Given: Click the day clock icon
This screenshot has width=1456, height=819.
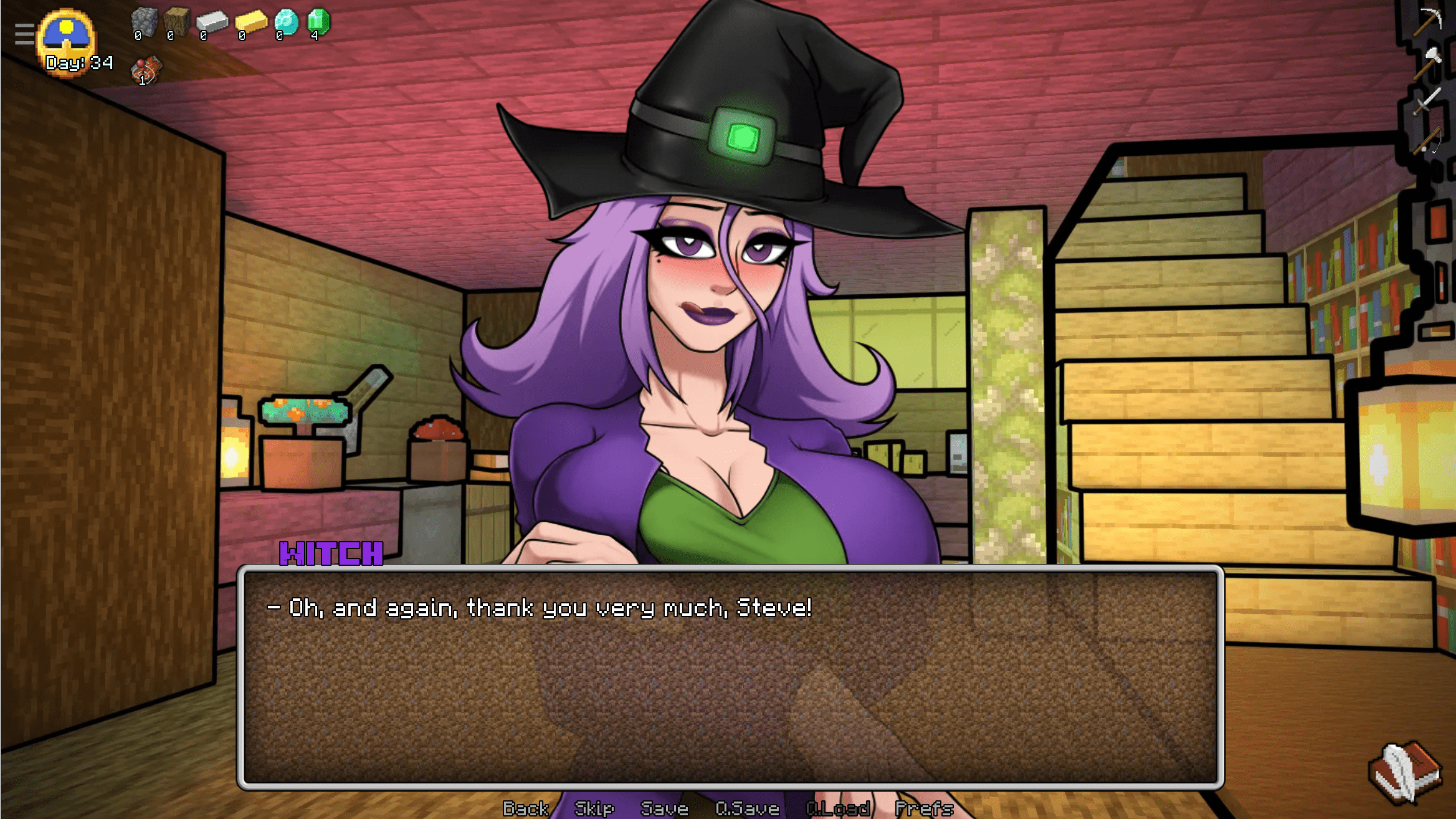Looking at the screenshot, I should click(x=67, y=36).
